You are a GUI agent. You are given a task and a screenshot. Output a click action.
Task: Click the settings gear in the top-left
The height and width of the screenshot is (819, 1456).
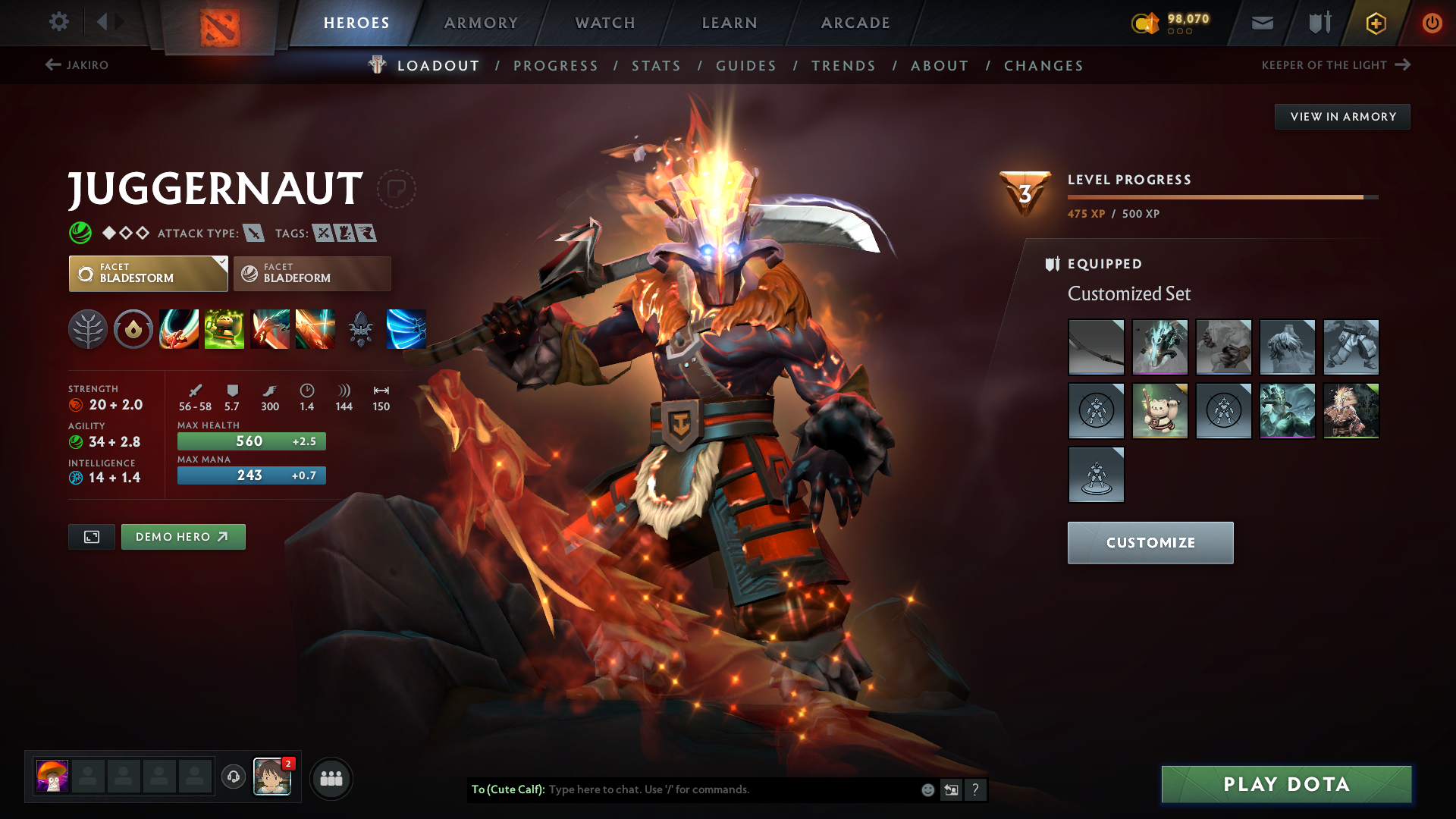[x=58, y=22]
